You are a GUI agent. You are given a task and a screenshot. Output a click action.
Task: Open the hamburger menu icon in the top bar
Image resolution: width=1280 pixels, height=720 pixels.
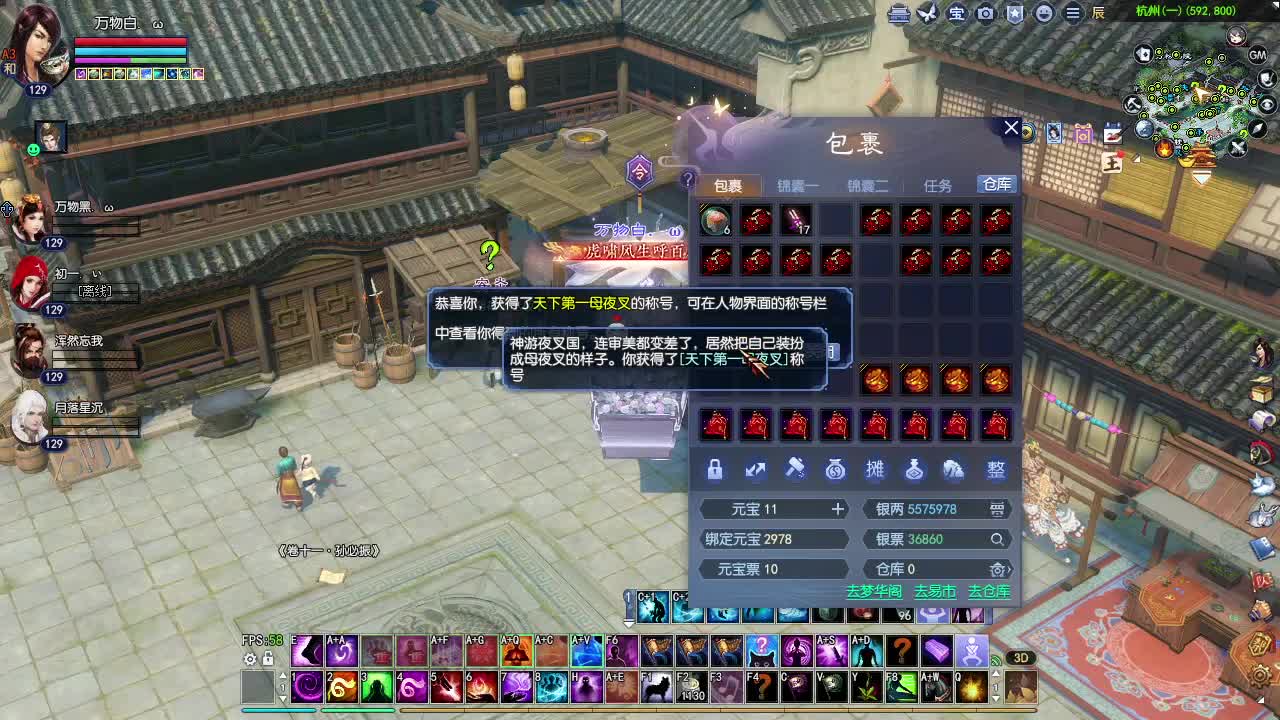click(1073, 14)
